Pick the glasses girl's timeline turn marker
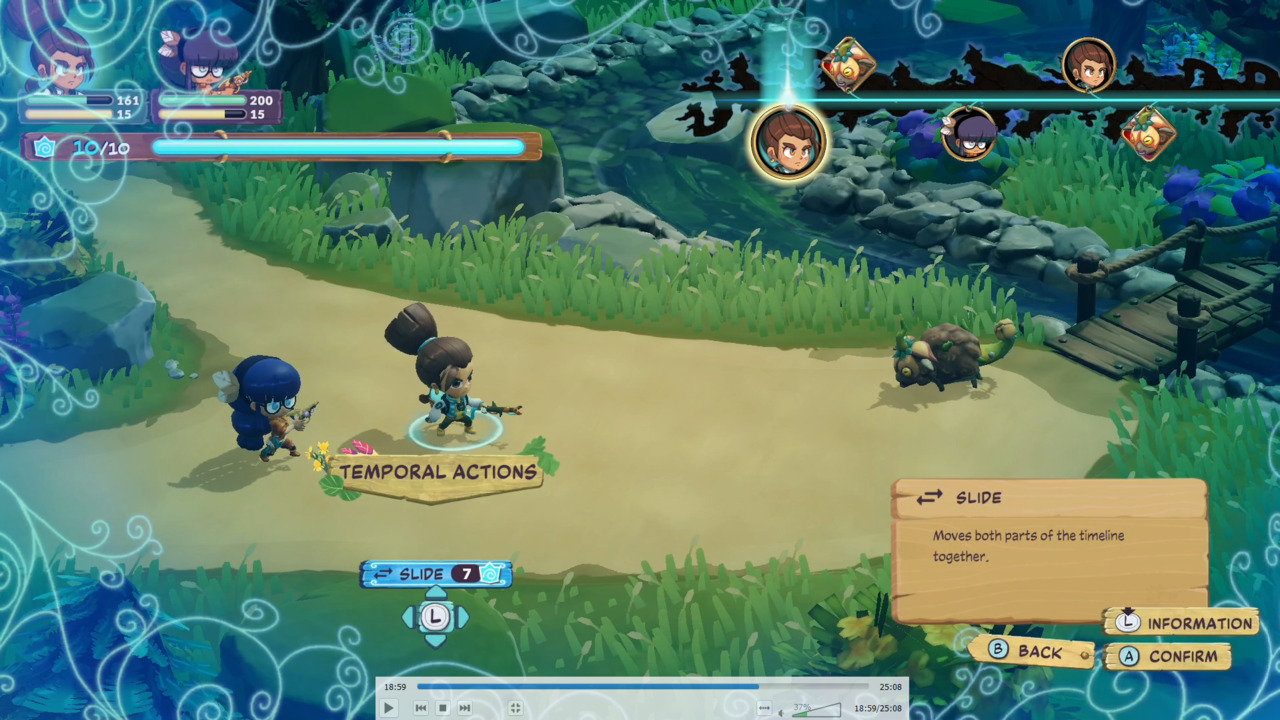Screen dimensions: 1280x720 point(969,133)
